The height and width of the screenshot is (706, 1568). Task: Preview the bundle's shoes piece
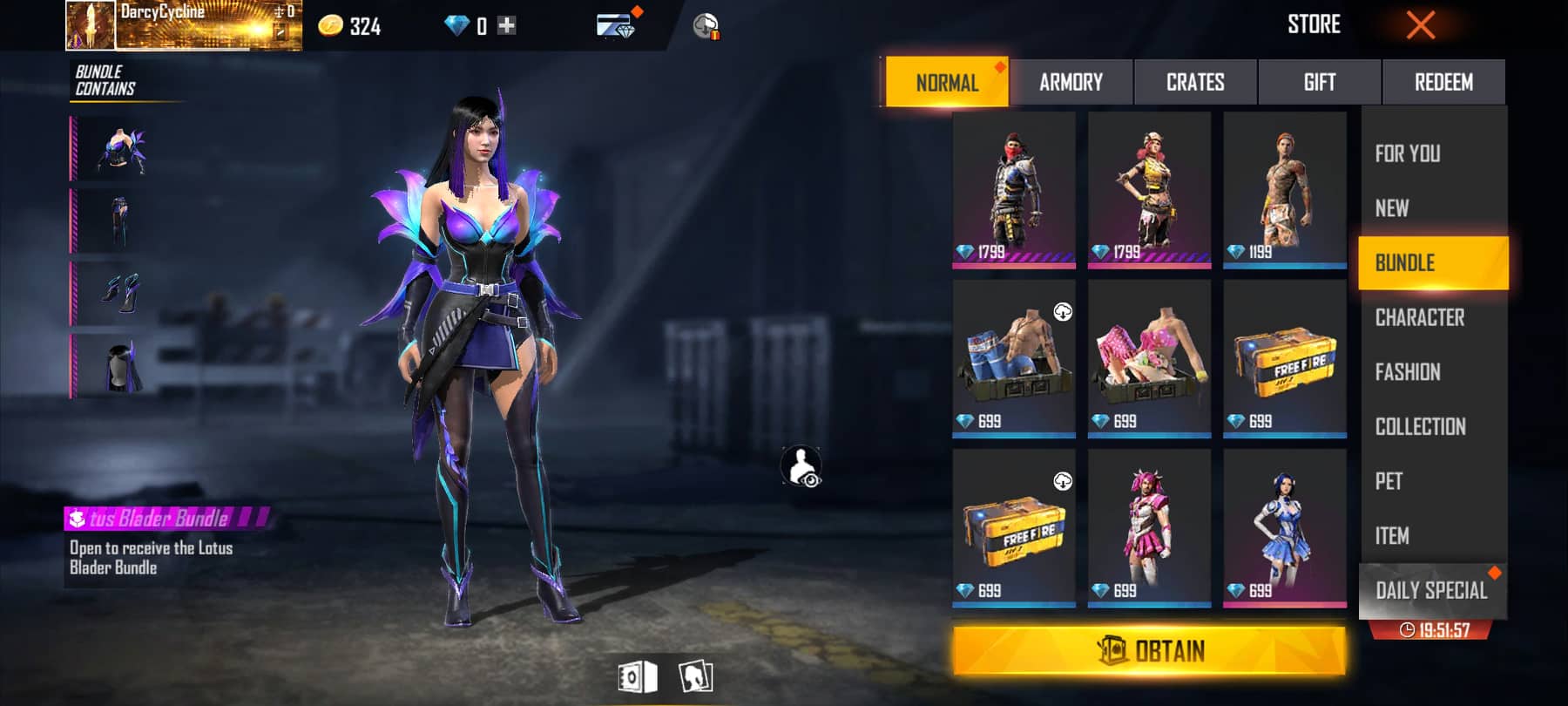click(x=122, y=294)
